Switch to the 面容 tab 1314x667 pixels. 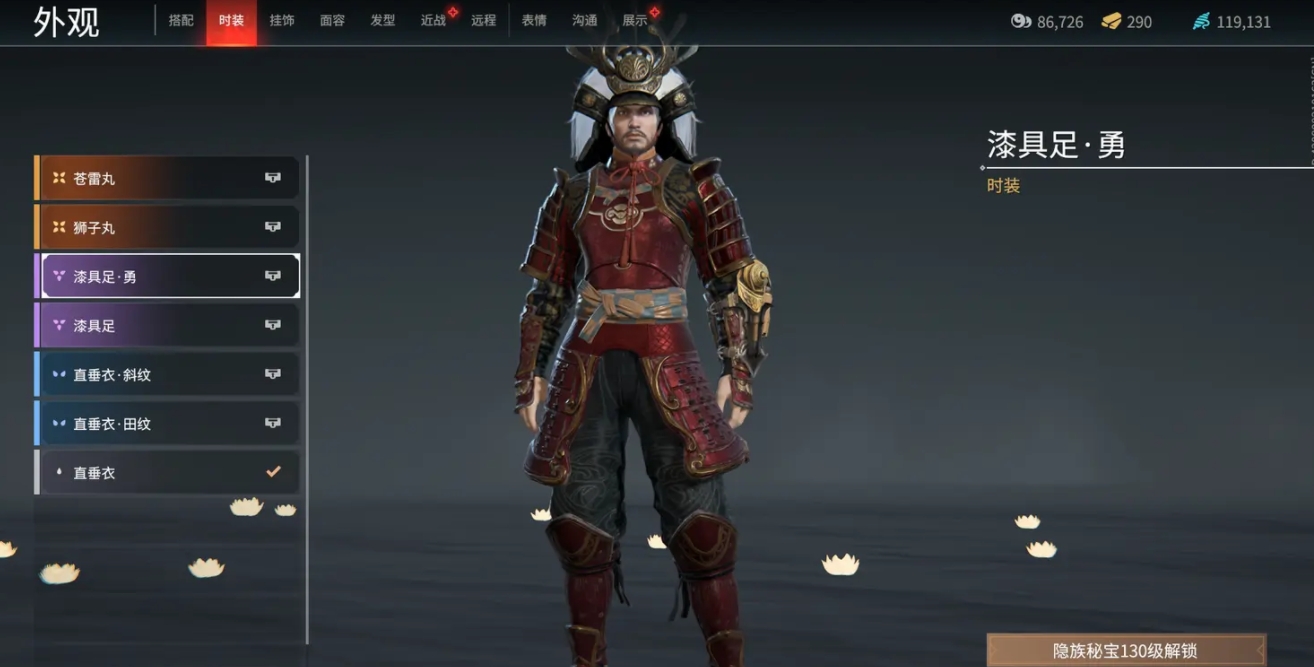pos(332,21)
